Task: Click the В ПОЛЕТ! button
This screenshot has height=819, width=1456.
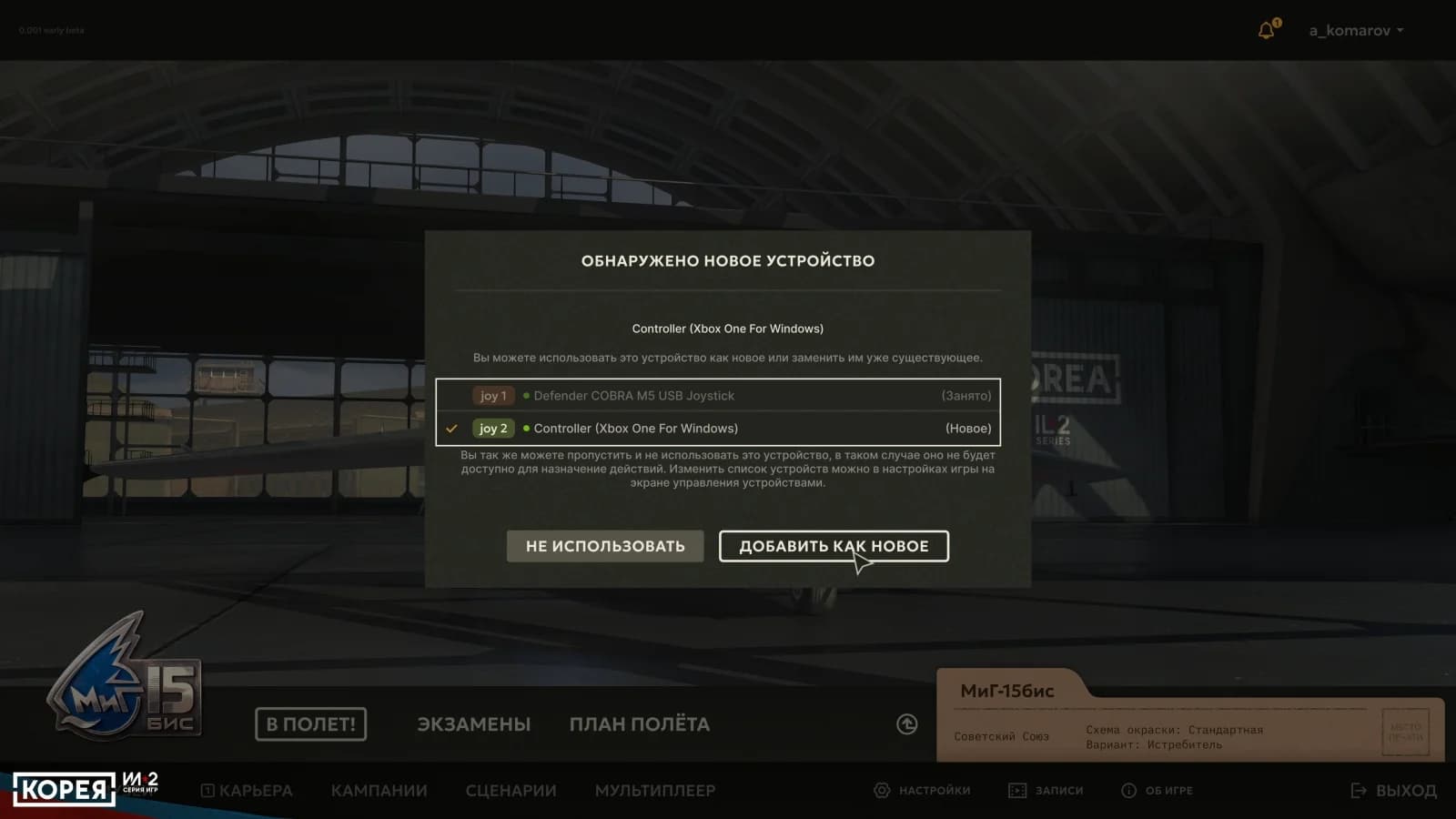Action: pos(310,724)
